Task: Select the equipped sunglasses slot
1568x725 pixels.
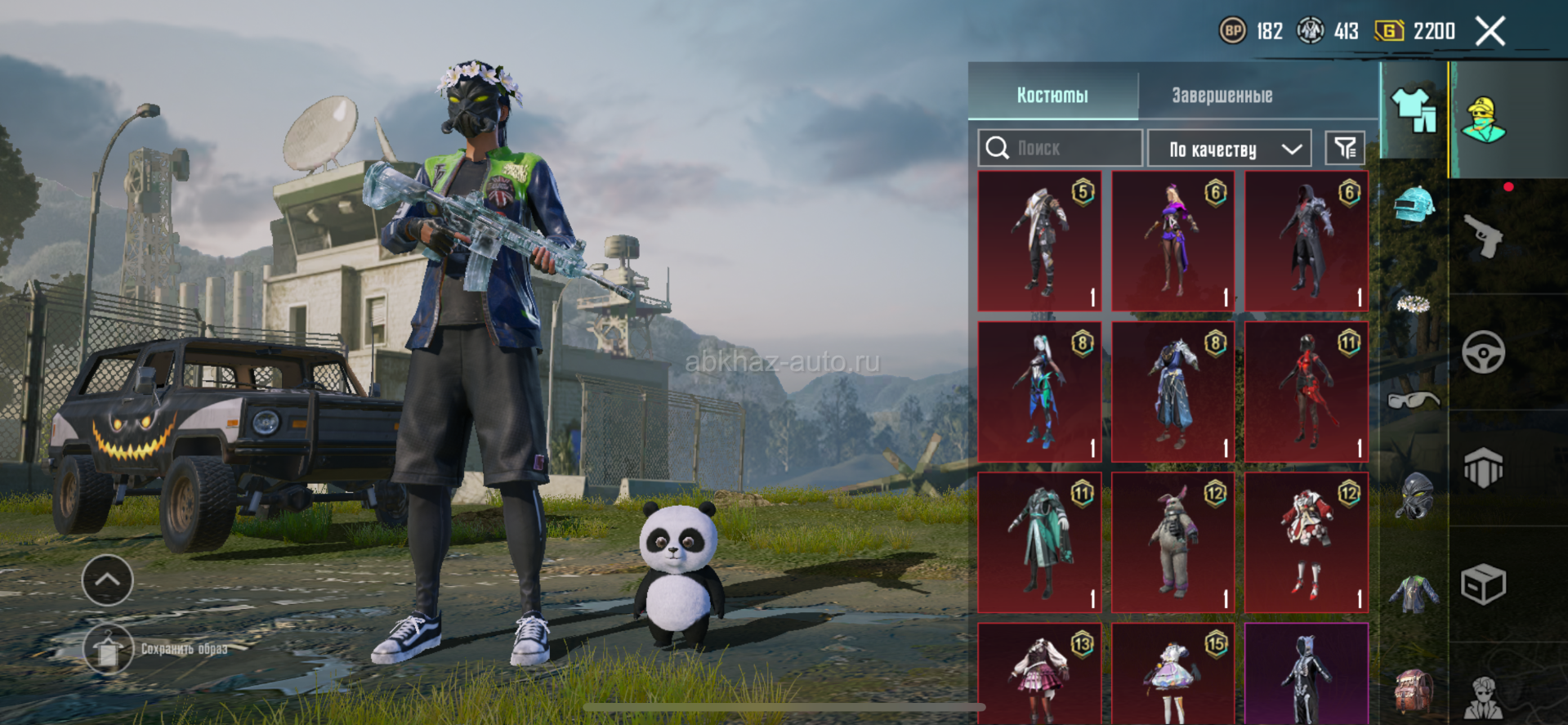Action: coord(1414,400)
